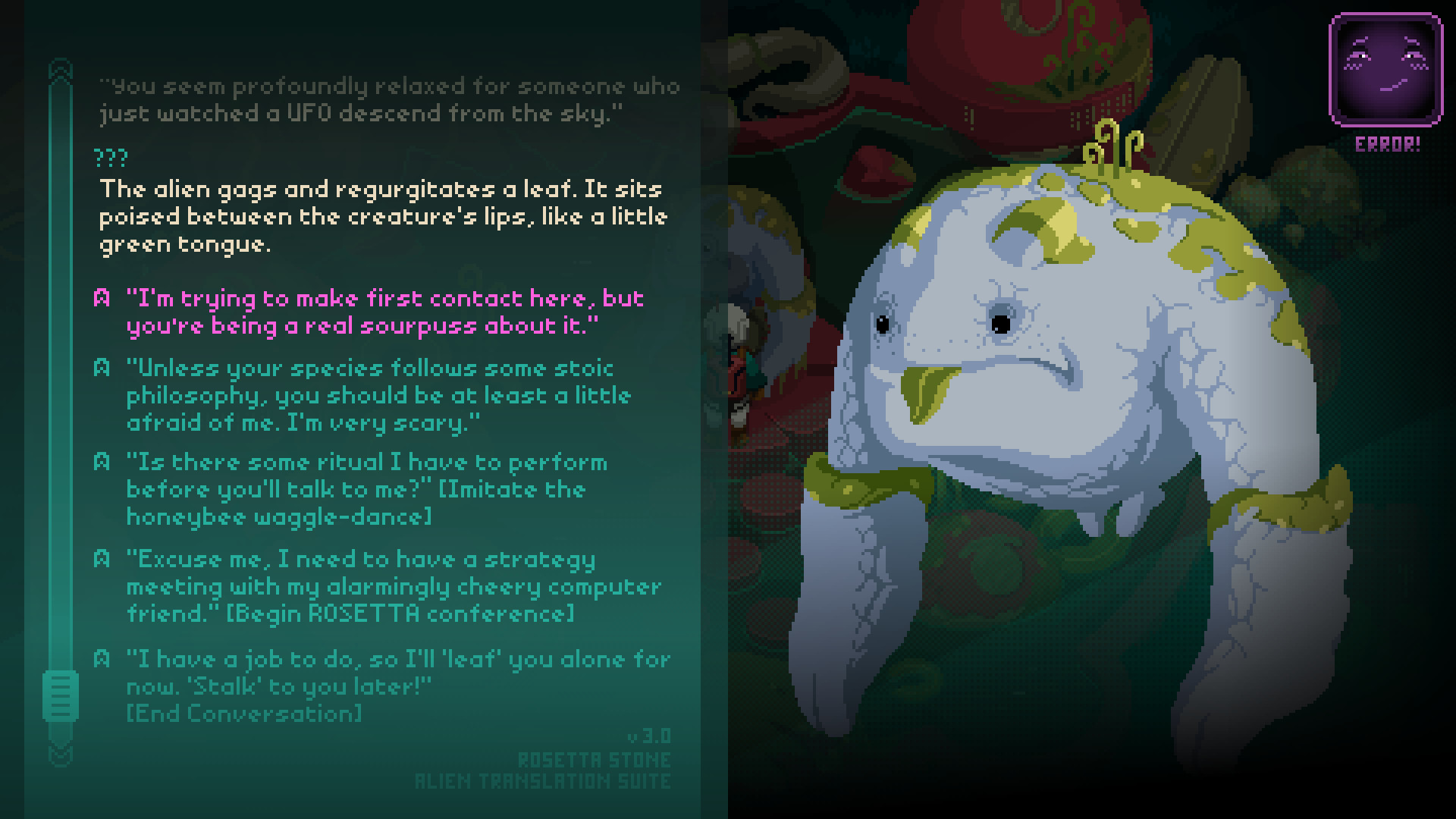The height and width of the screenshot is (819, 1456).
Task: Click the A key icon beside the pink highlighted response
Action: pos(103,298)
